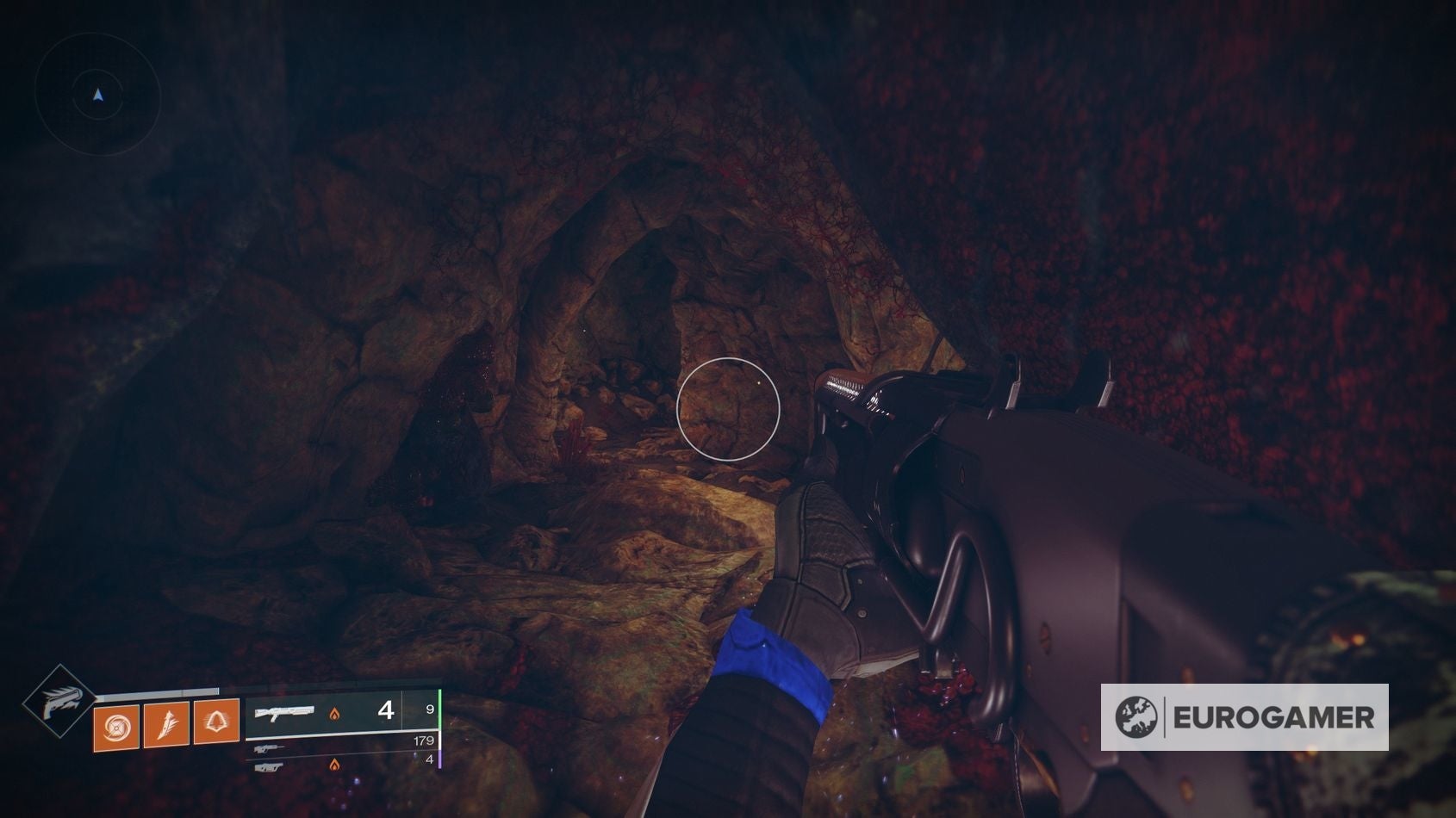
Task: Click the flame icon next to heavy weapon
Action: tap(335, 766)
